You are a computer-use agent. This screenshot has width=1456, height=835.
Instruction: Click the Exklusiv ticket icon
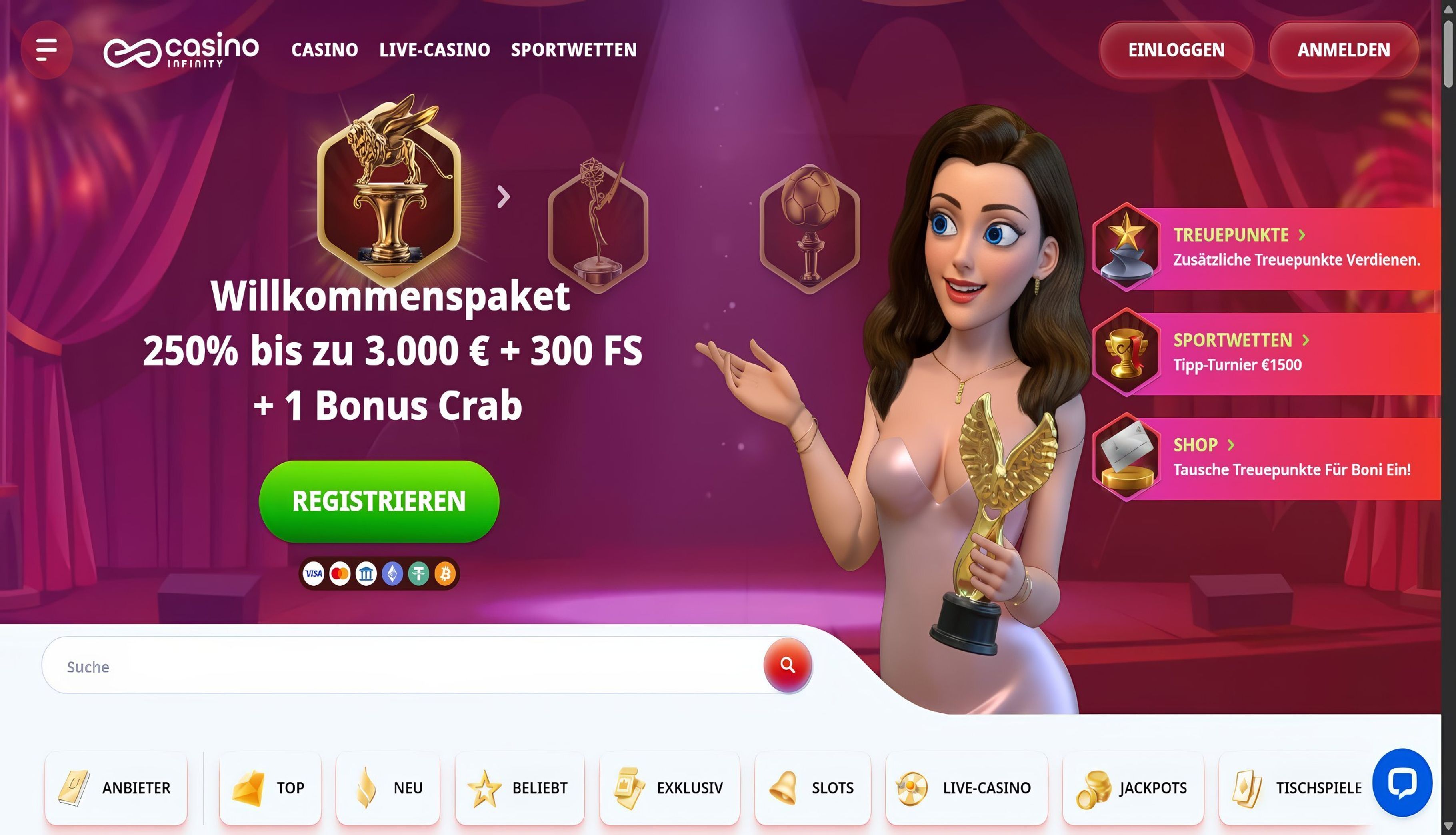coord(629,787)
